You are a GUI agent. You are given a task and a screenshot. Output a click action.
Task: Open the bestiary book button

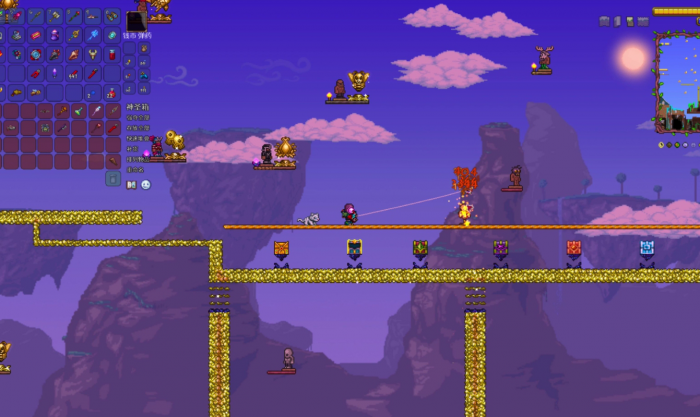click(131, 185)
